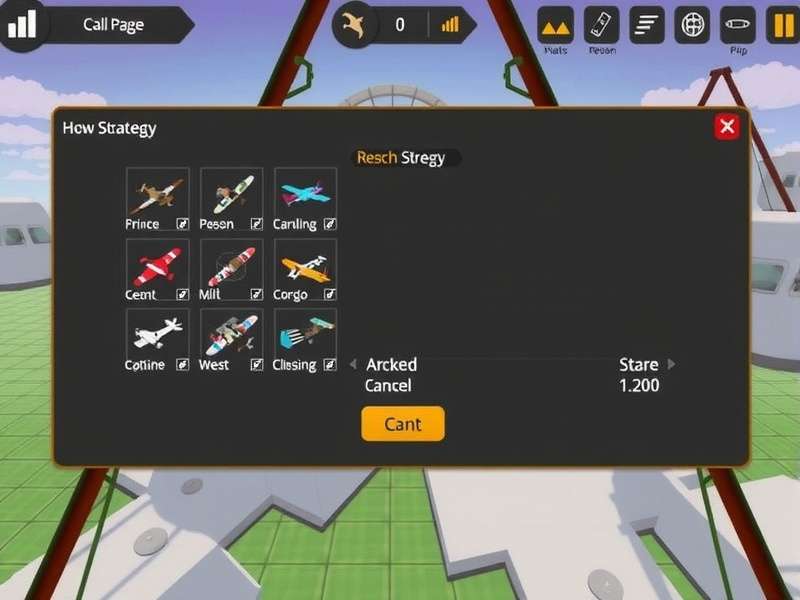800x600 pixels.
Task: Click the orange Cant button
Action: pyautogui.click(x=402, y=424)
